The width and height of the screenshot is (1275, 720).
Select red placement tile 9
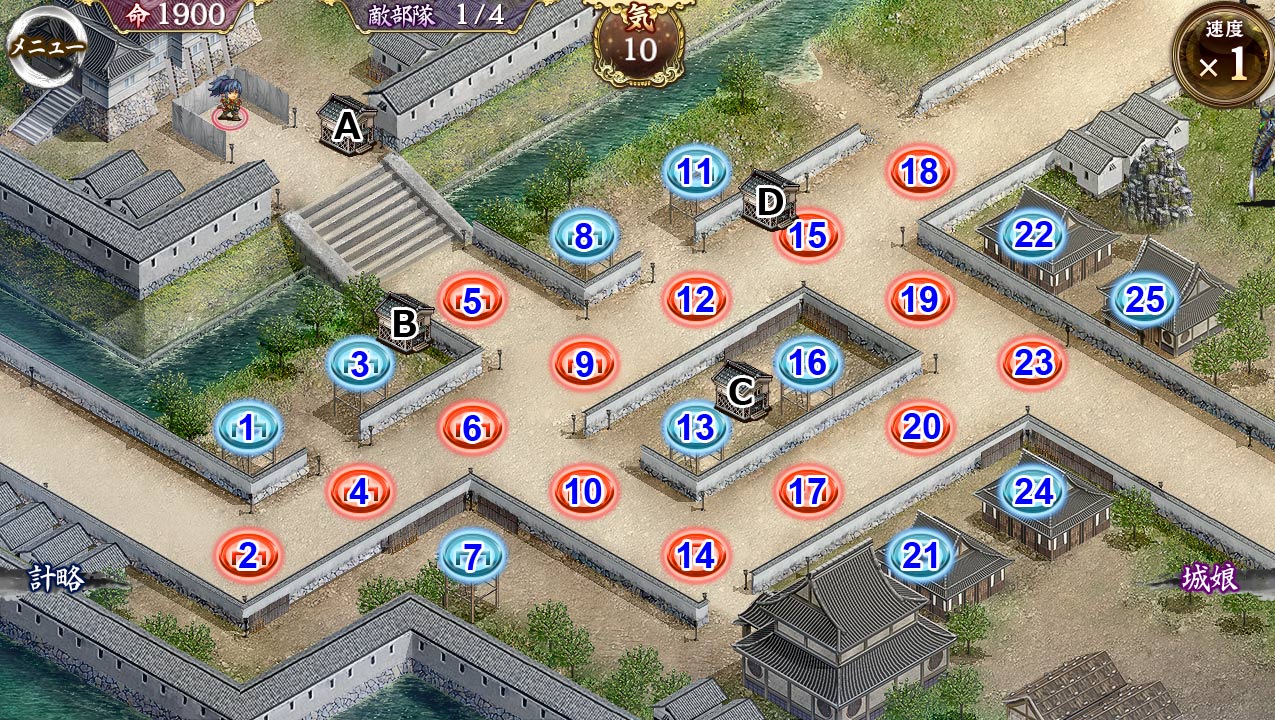tap(584, 364)
